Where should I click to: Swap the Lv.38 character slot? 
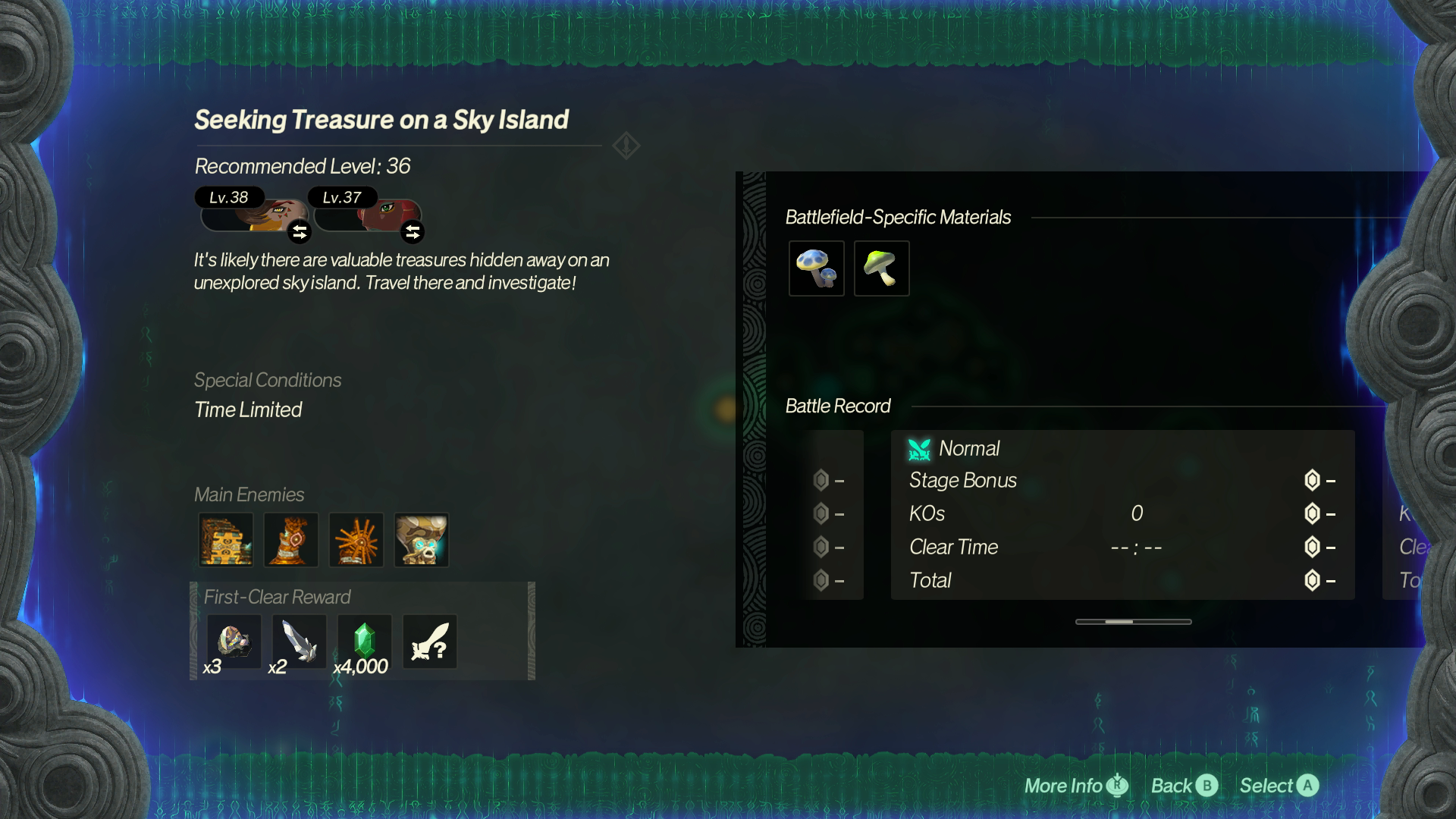300,232
